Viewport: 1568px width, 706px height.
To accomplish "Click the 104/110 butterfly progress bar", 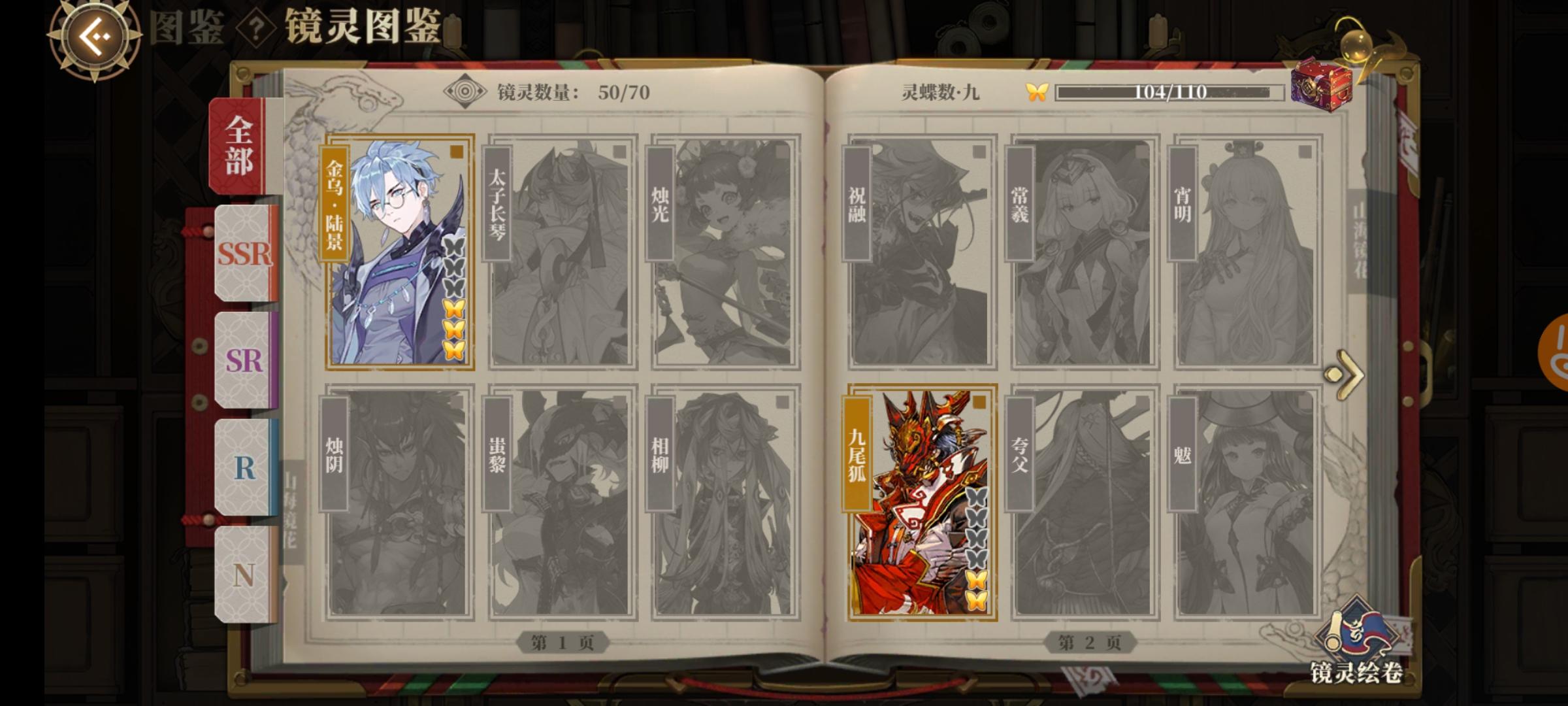I will [1169, 93].
